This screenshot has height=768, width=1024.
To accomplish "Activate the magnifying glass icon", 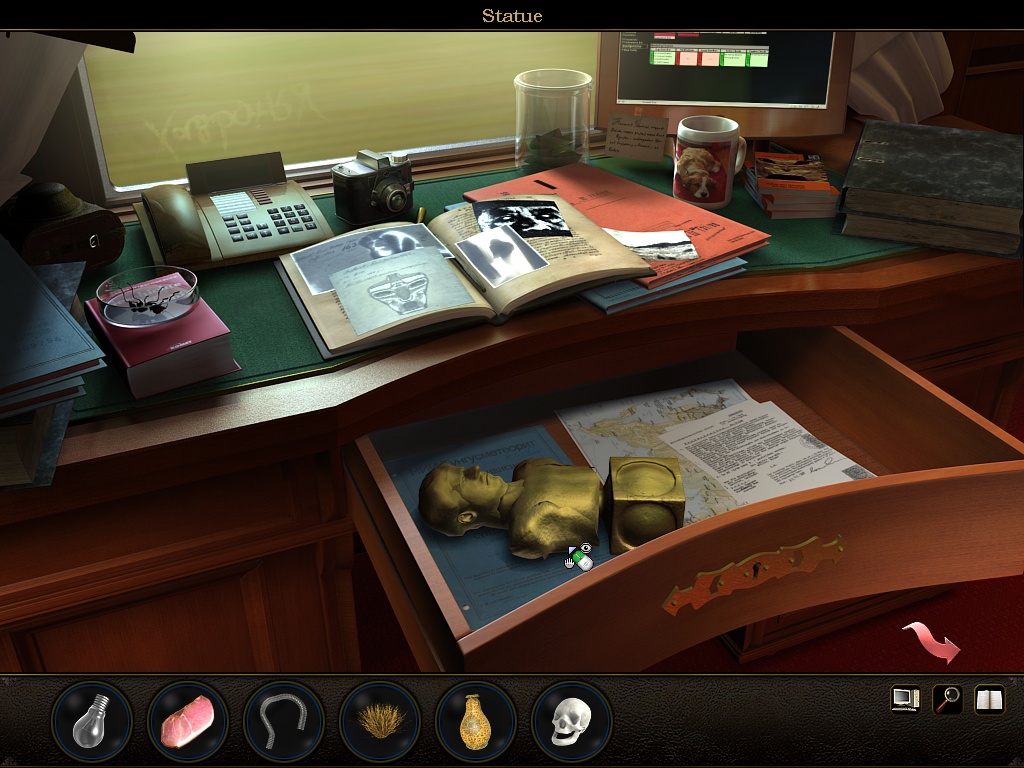I will click(947, 699).
